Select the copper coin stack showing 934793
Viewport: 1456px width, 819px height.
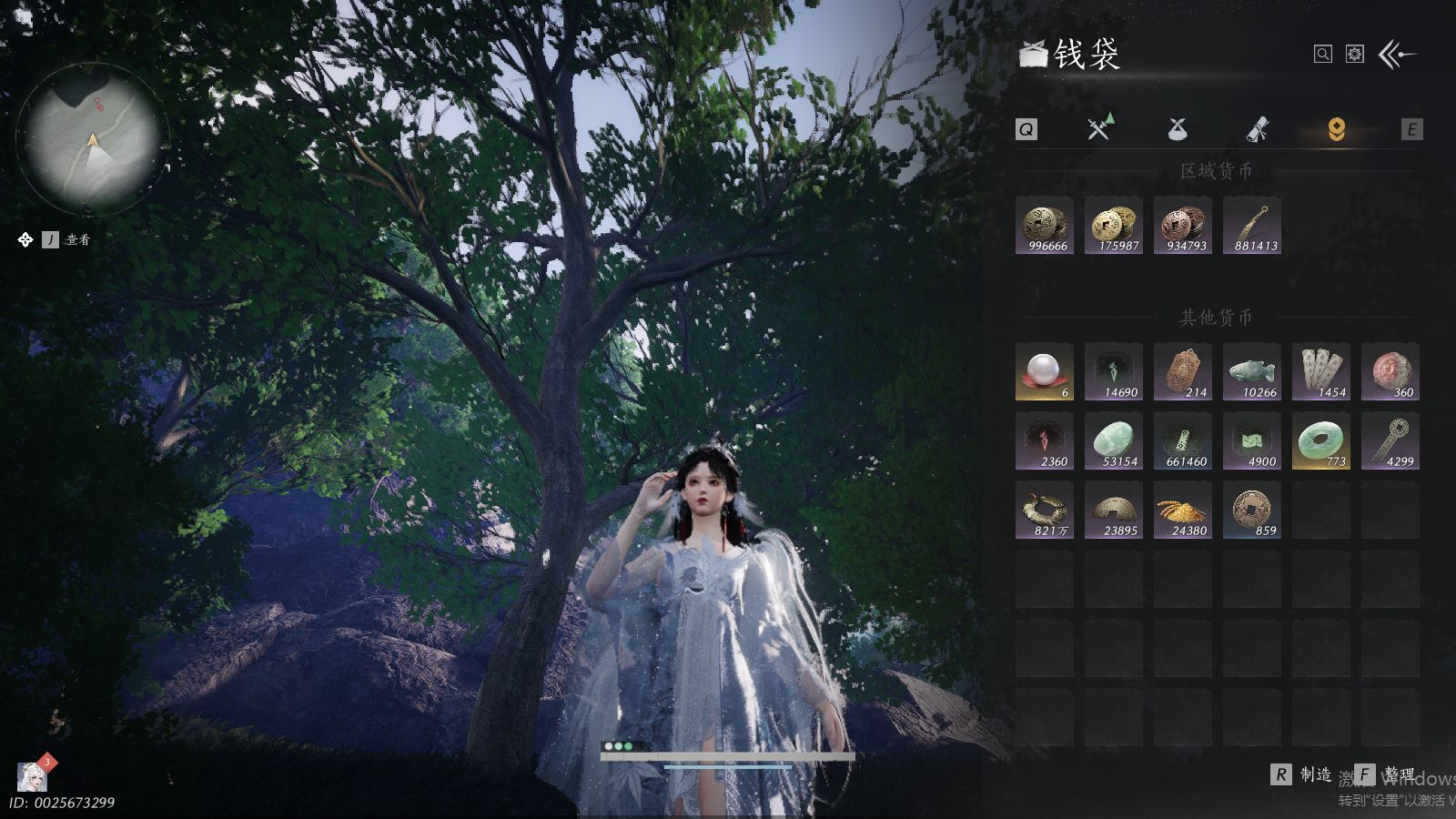pyautogui.click(x=1183, y=226)
